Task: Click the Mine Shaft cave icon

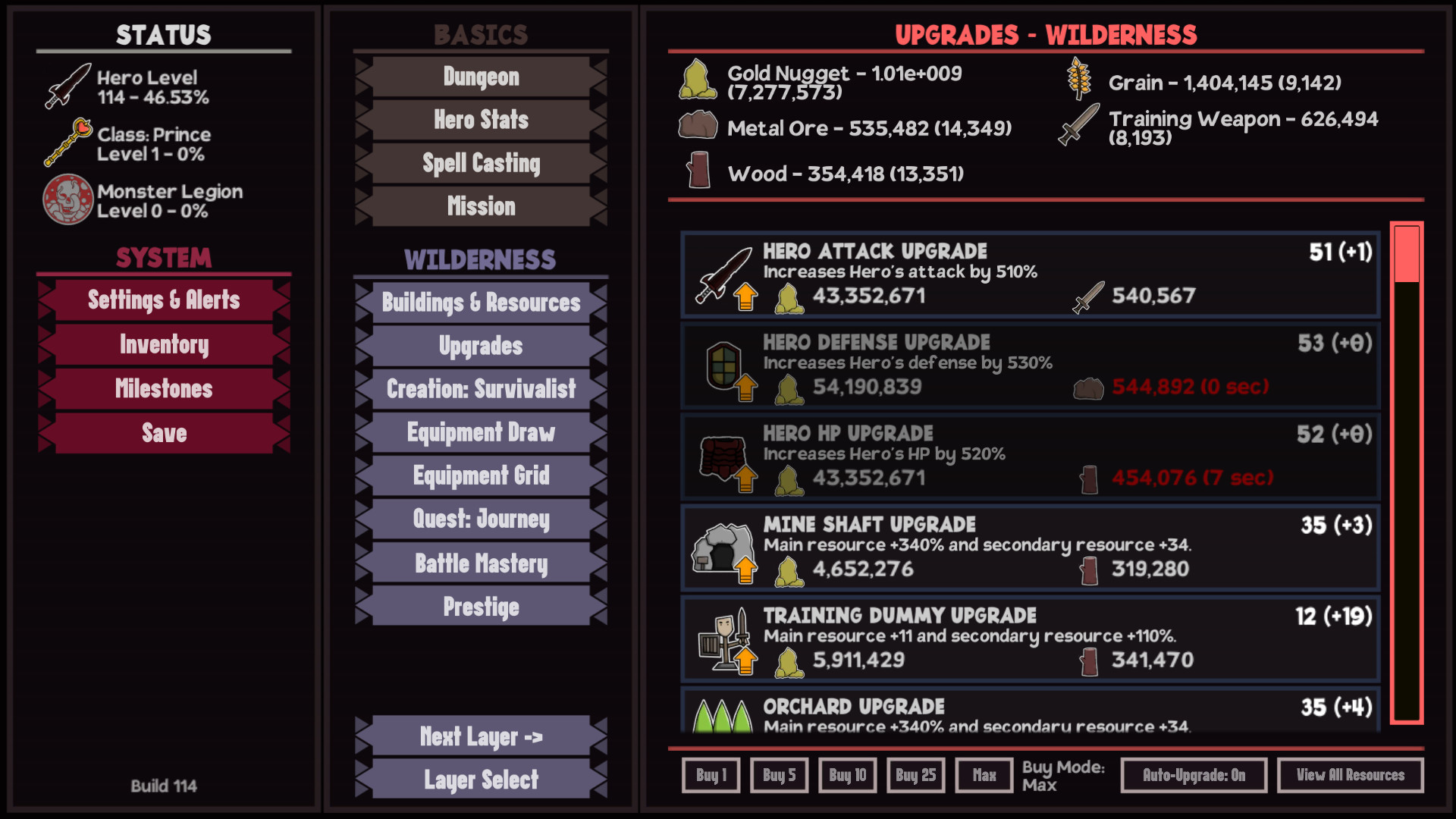Action: pos(723,548)
